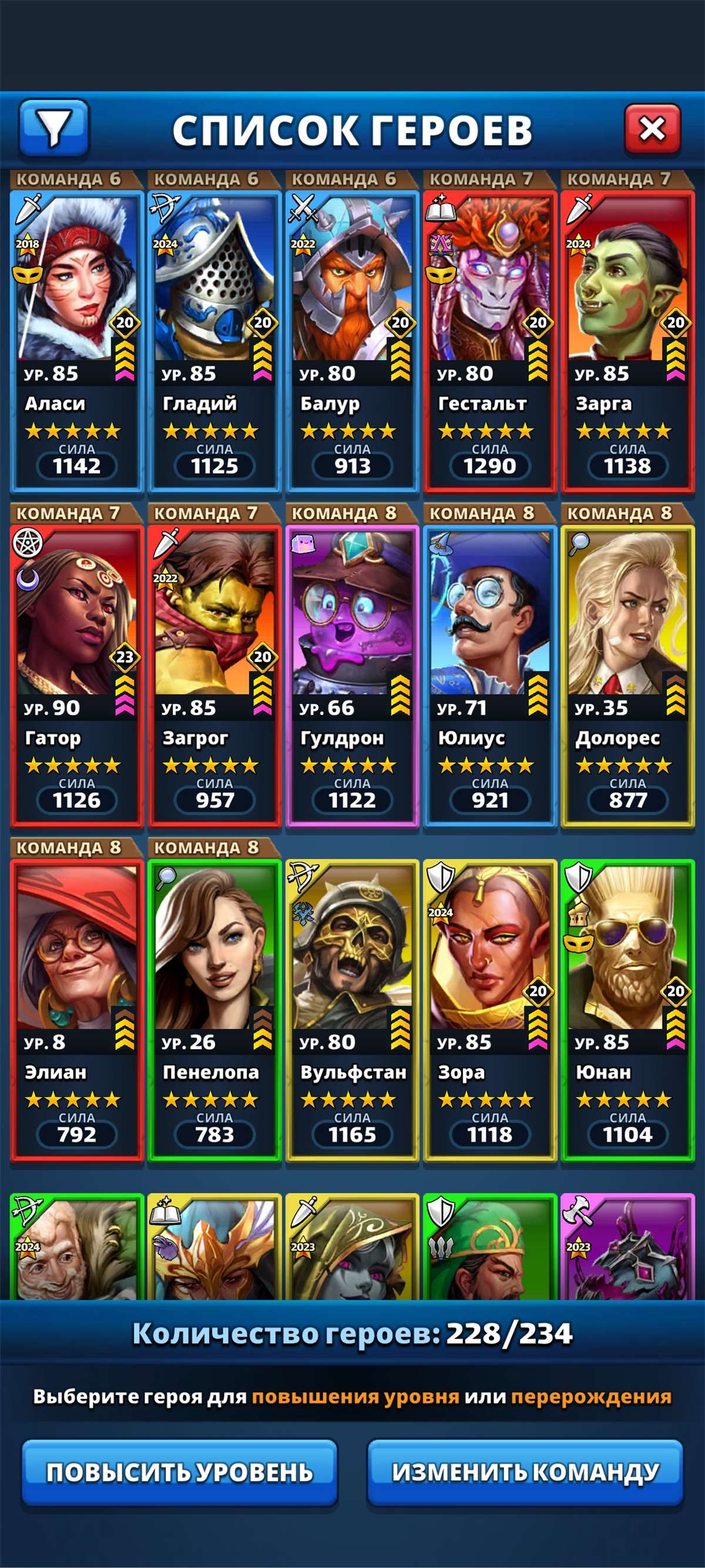
Task: Pick the hero Балур
Action: click(352, 341)
